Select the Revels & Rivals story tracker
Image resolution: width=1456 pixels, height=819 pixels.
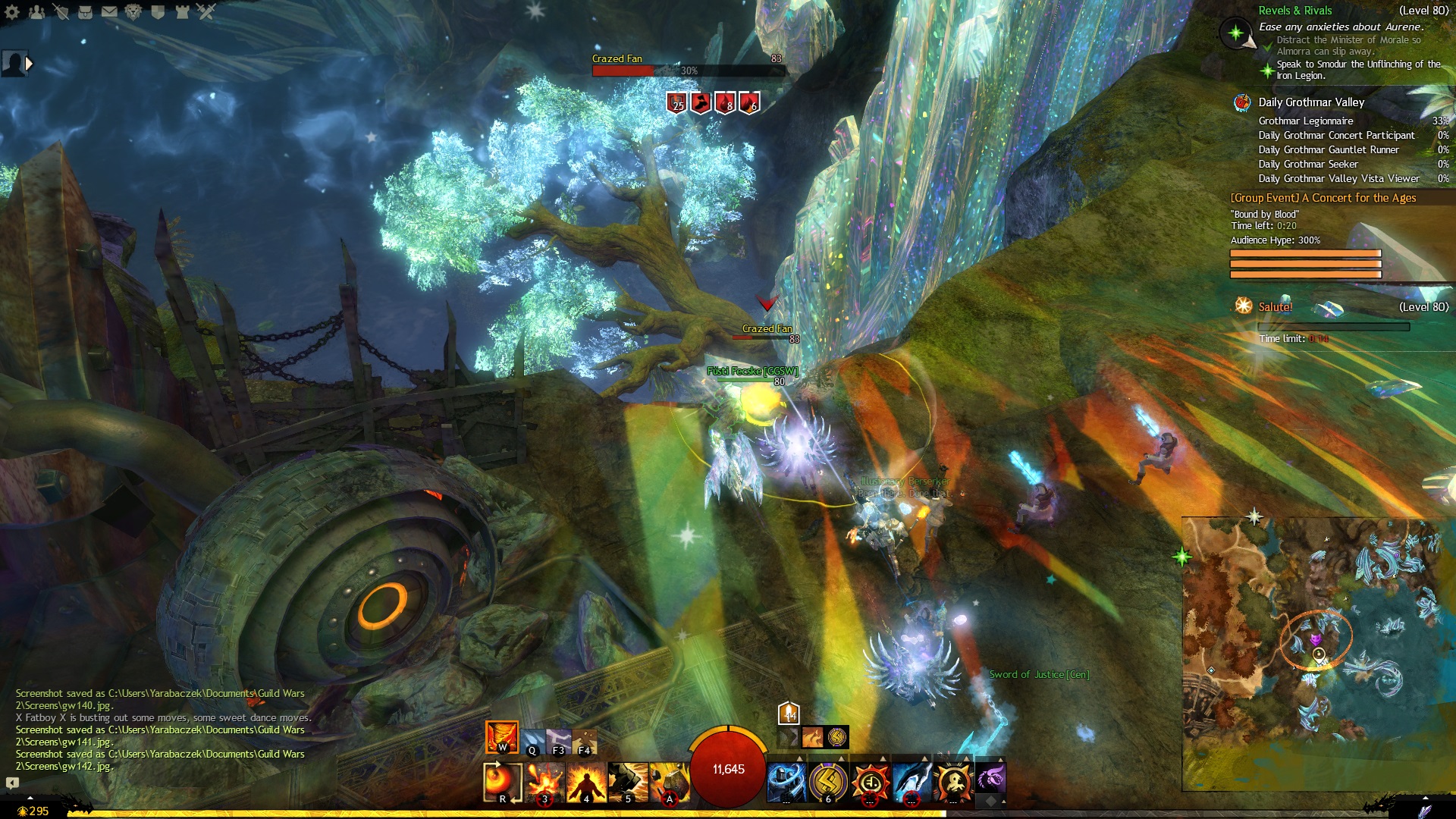[x=1295, y=11]
